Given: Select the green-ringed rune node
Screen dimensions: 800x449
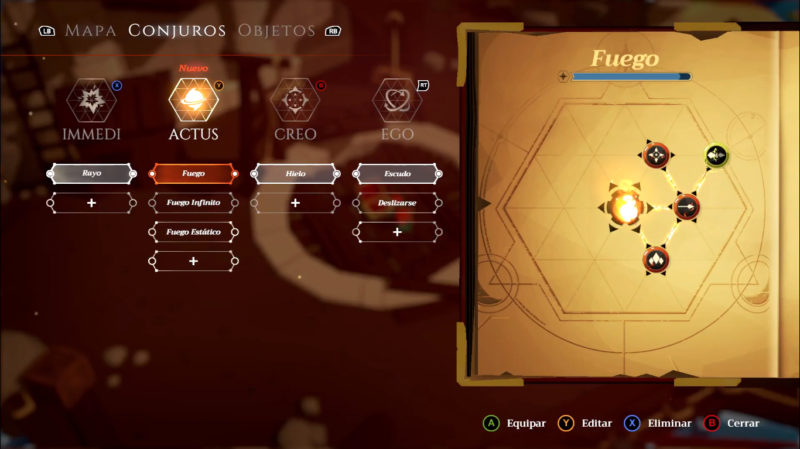Looking at the screenshot, I should pos(717,155).
